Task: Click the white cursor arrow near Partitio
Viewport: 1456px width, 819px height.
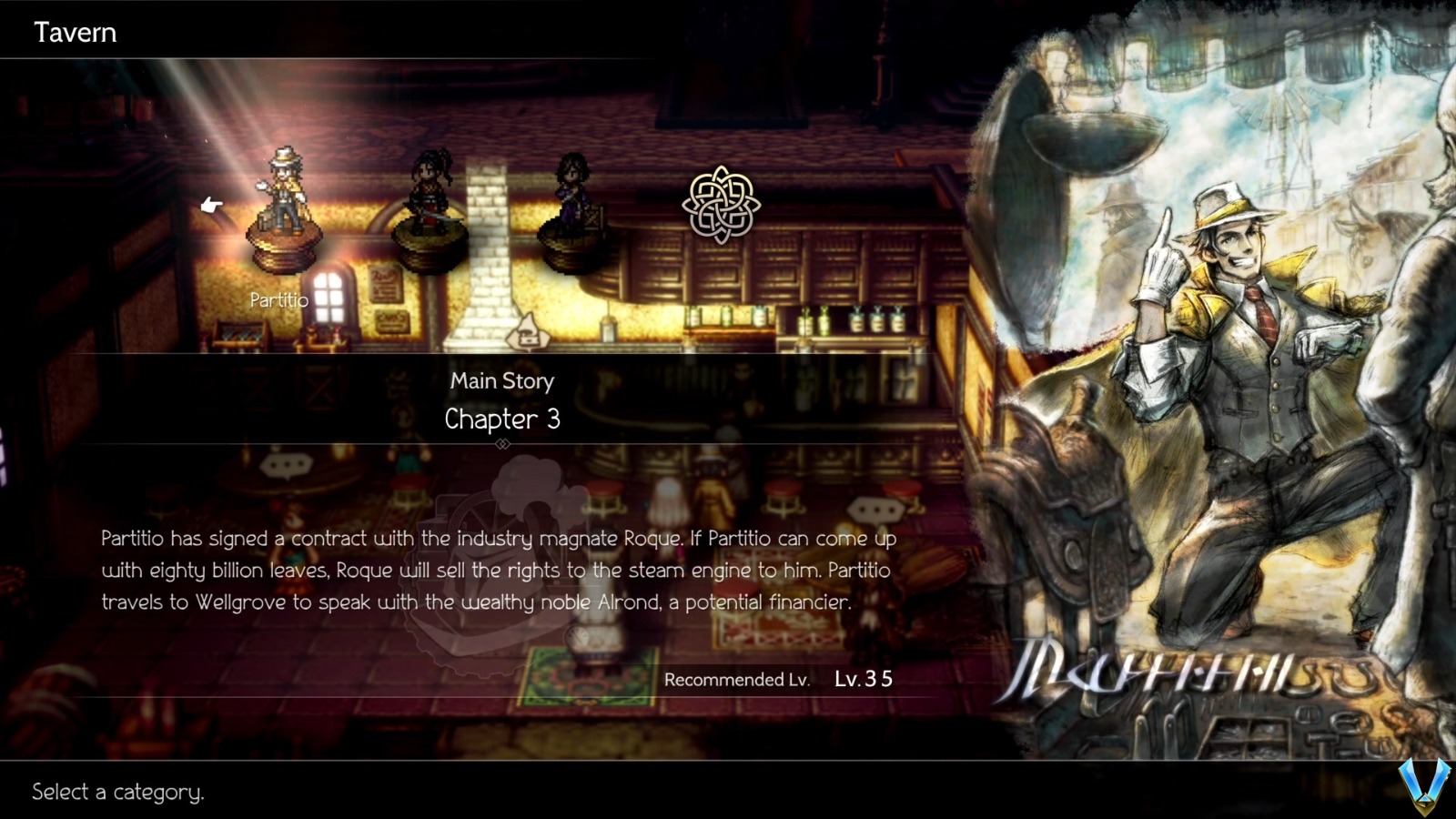Action: [211, 204]
